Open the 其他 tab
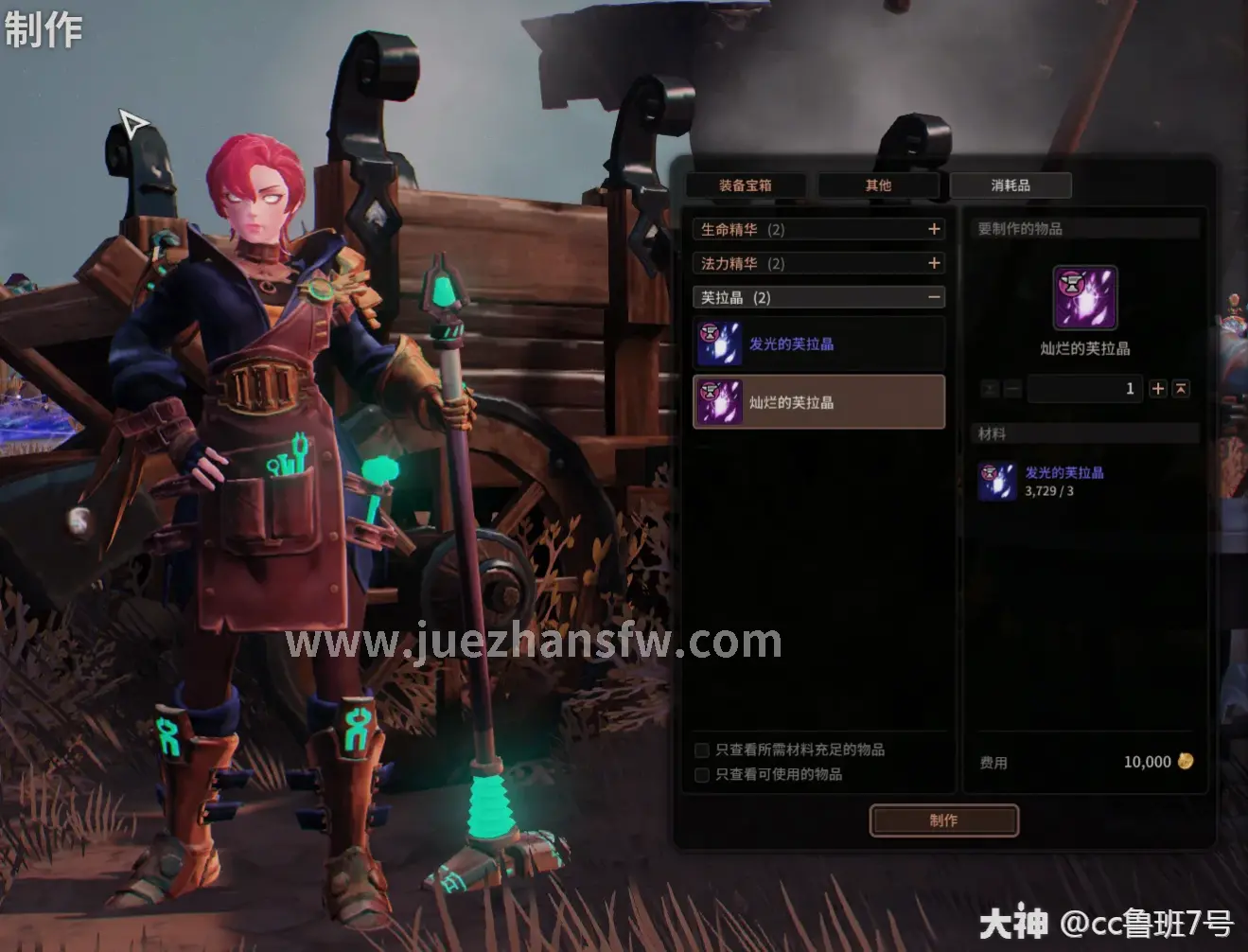The height and width of the screenshot is (952, 1248). 878,185
